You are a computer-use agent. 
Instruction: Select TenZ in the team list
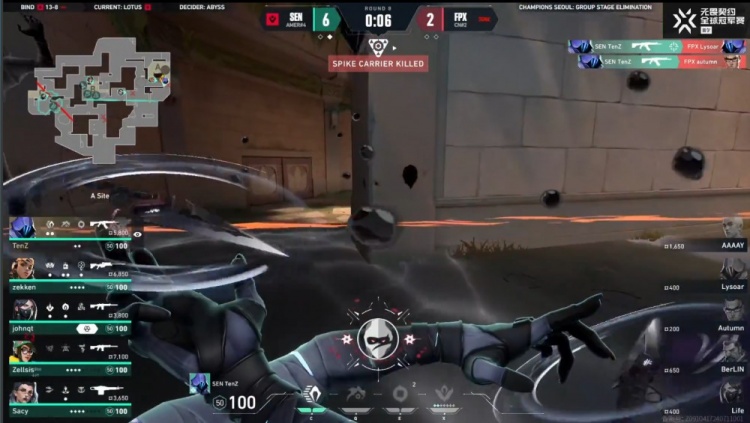point(72,234)
